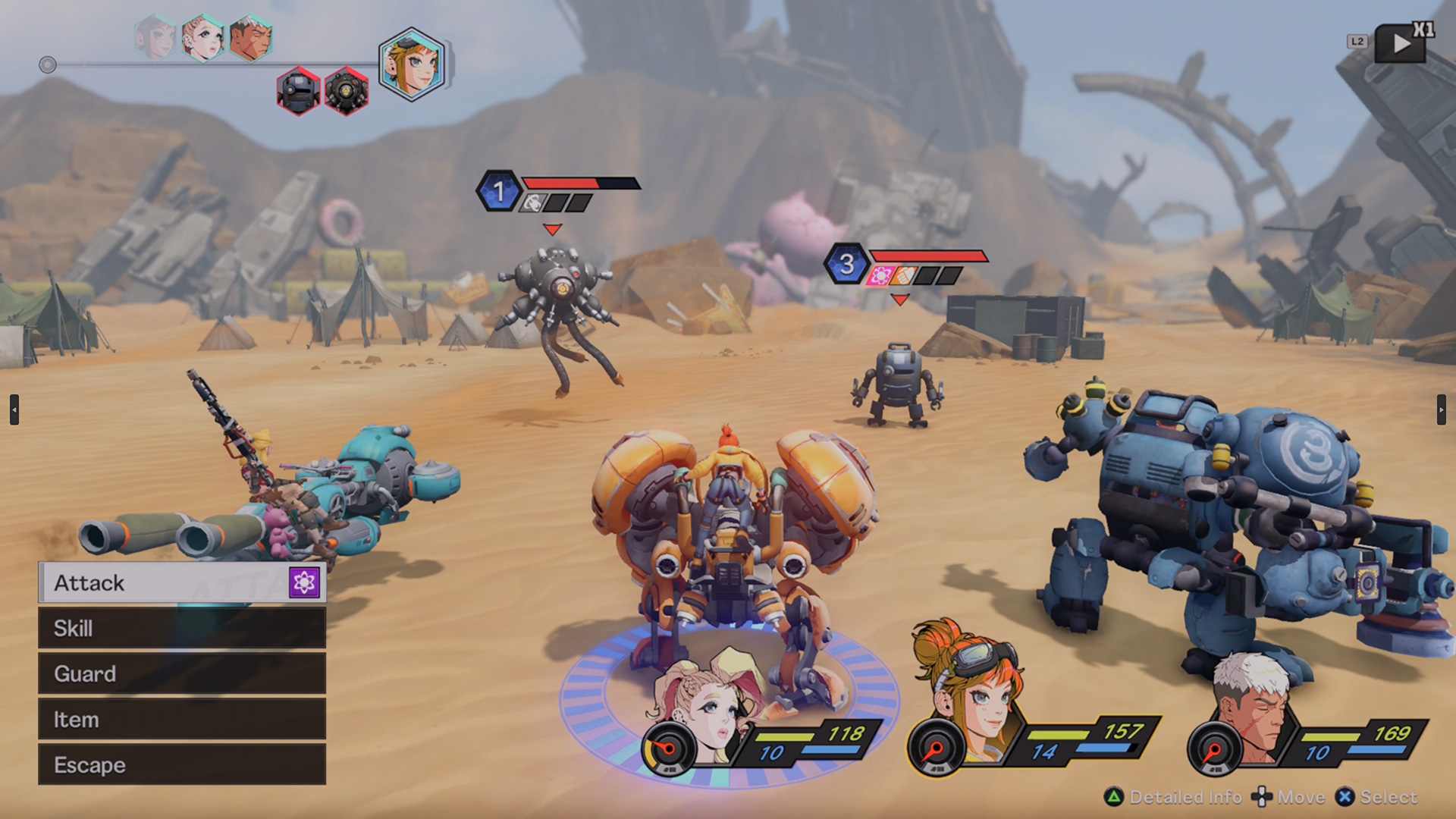The height and width of the screenshot is (819, 1456).
Task: Toggle the X1 battle speed button
Action: click(1403, 42)
